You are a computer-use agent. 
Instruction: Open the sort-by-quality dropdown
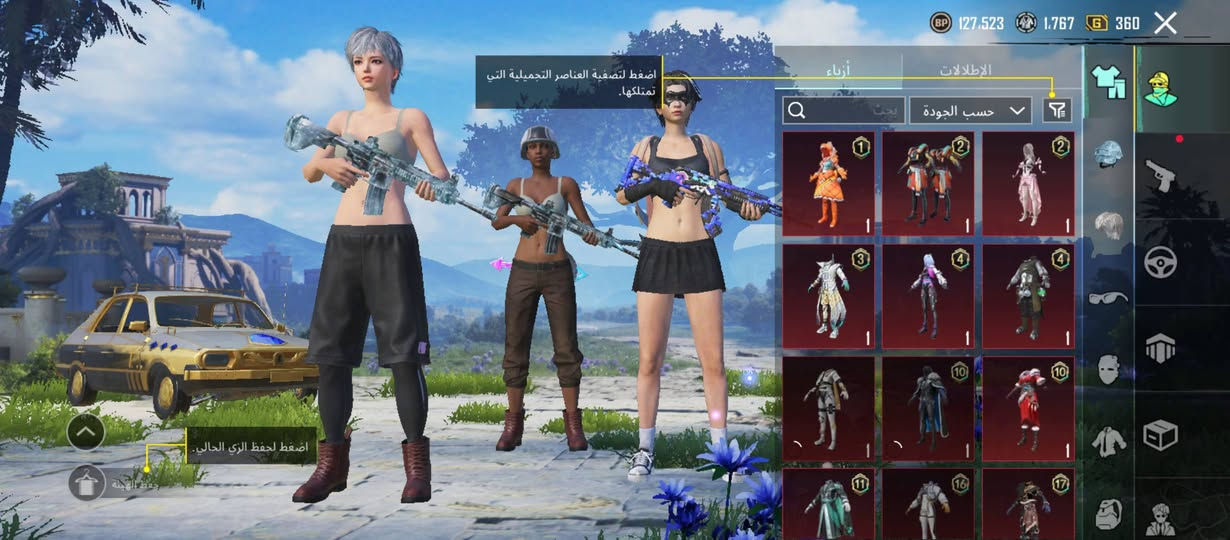click(x=970, y=110)
